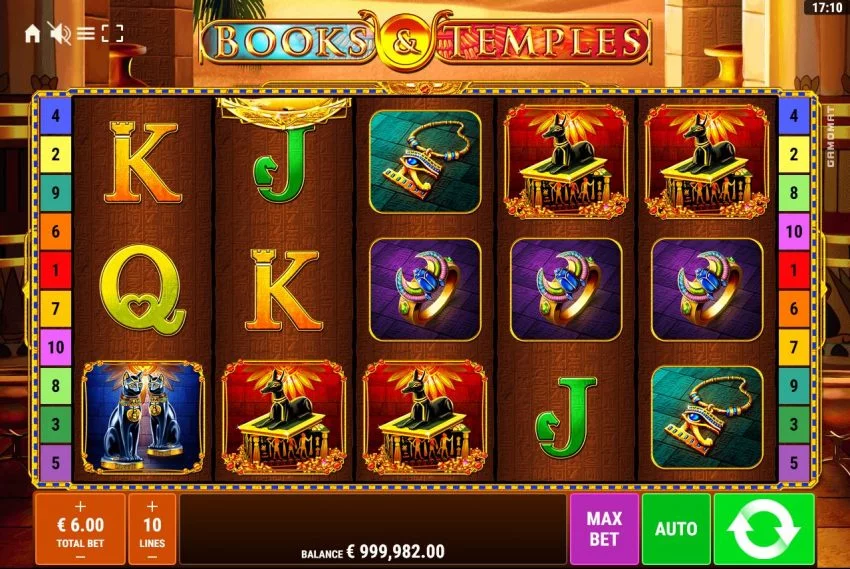850x569 pixels.
Task: Lower the number of lines with minus
Action: (x=152, y=555)
